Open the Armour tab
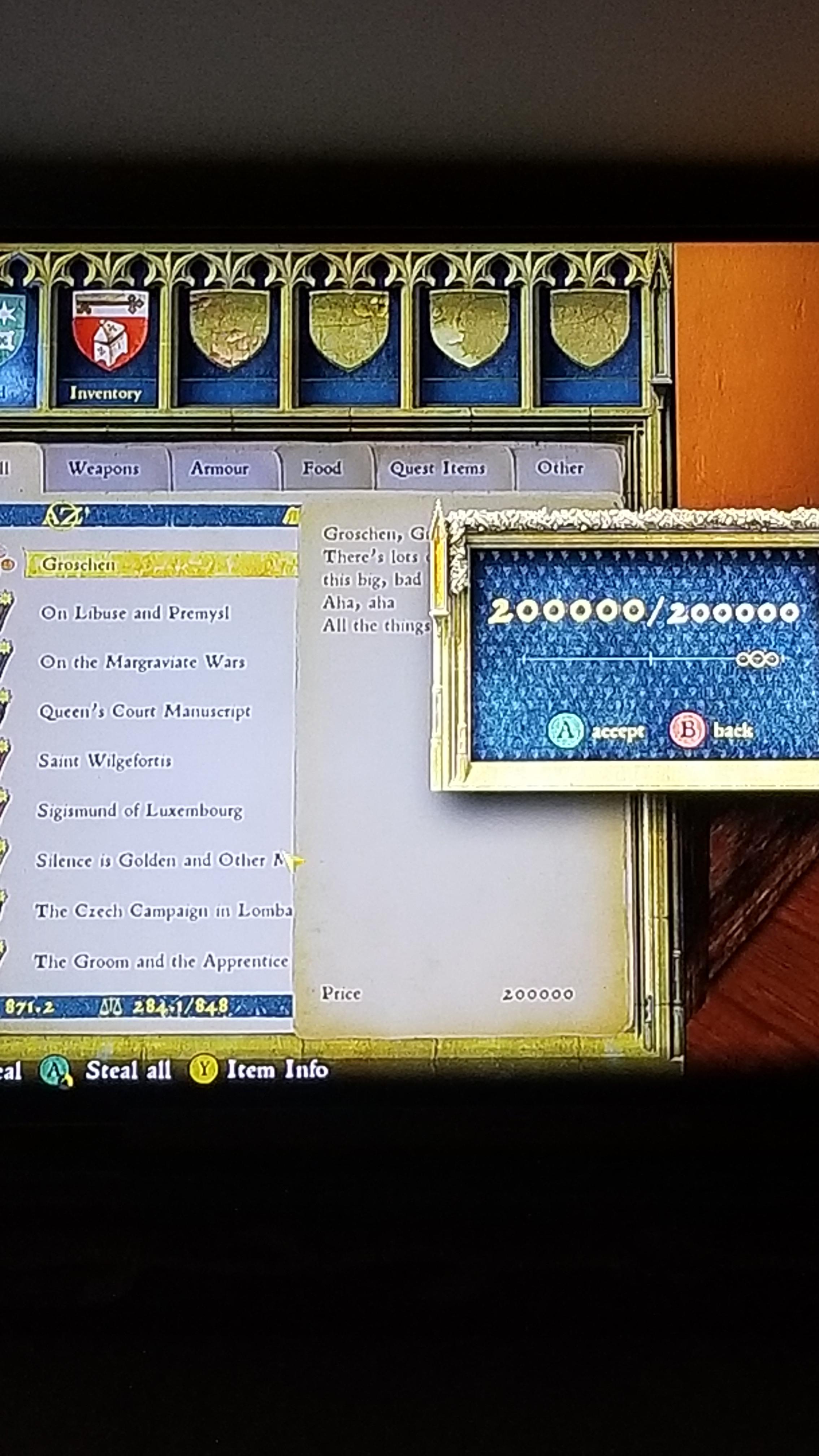819x1456 pixels. coord(219,469)
